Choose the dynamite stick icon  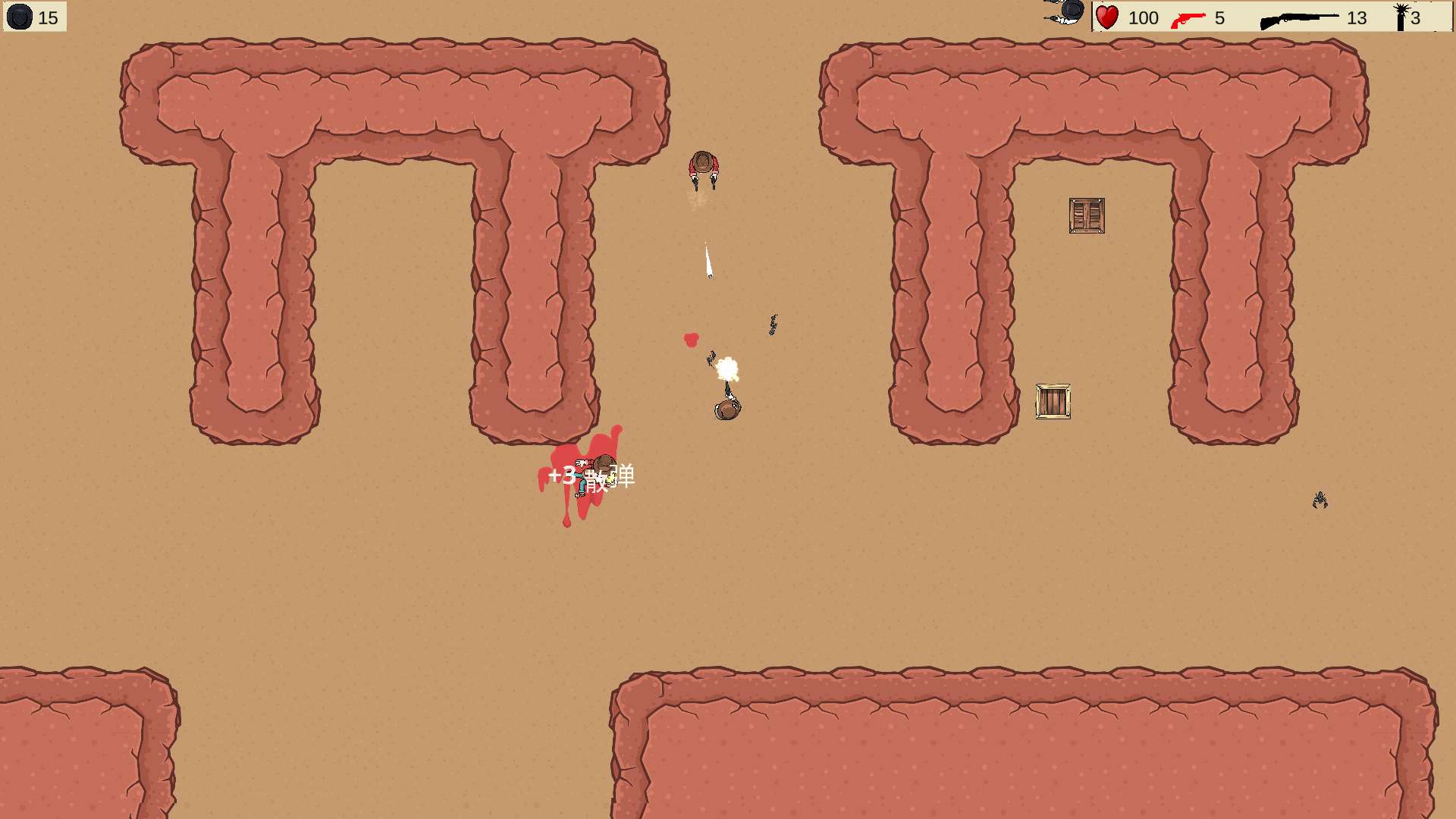coord(1401,17)
